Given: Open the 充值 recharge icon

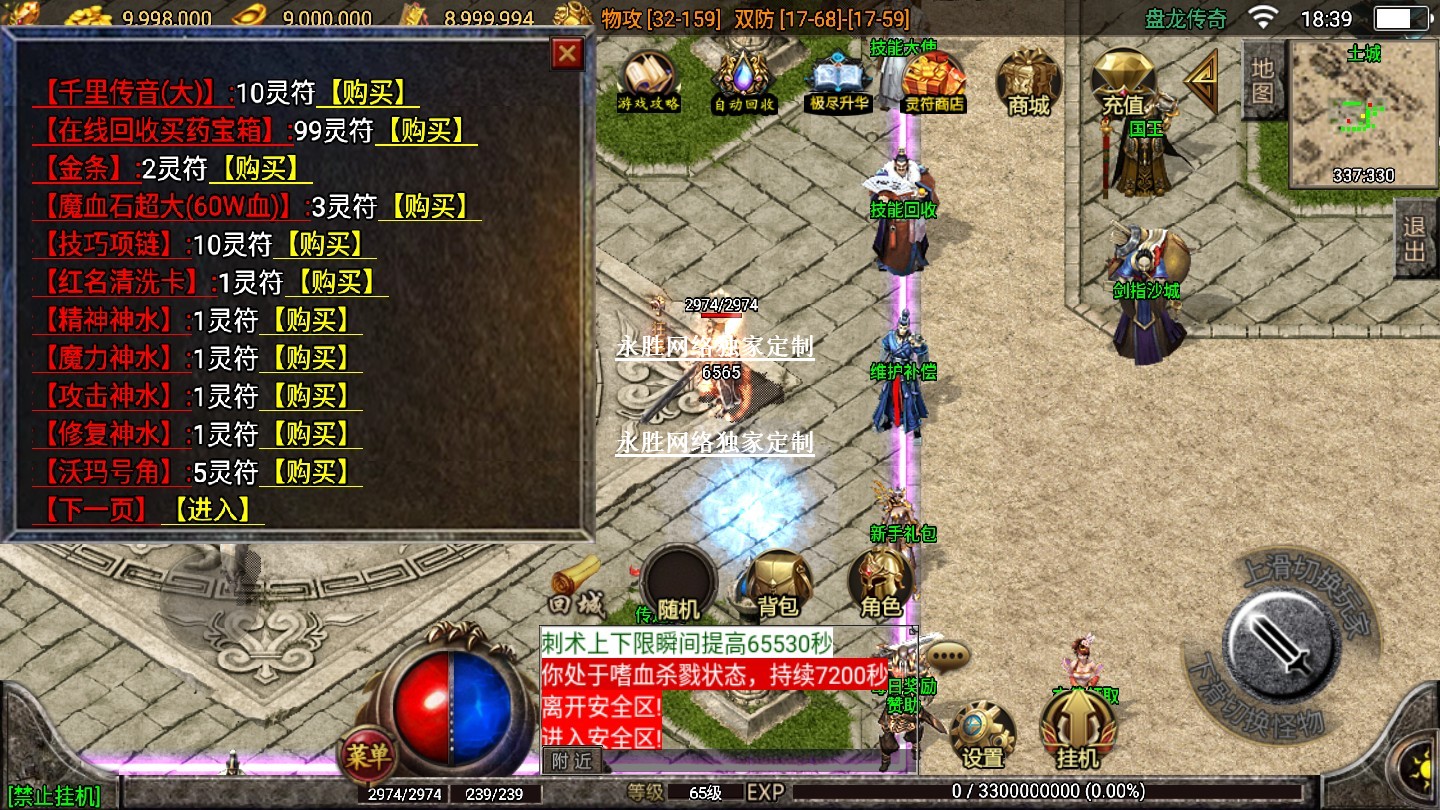Looking at the screenshot, I should coord(1122,81).
